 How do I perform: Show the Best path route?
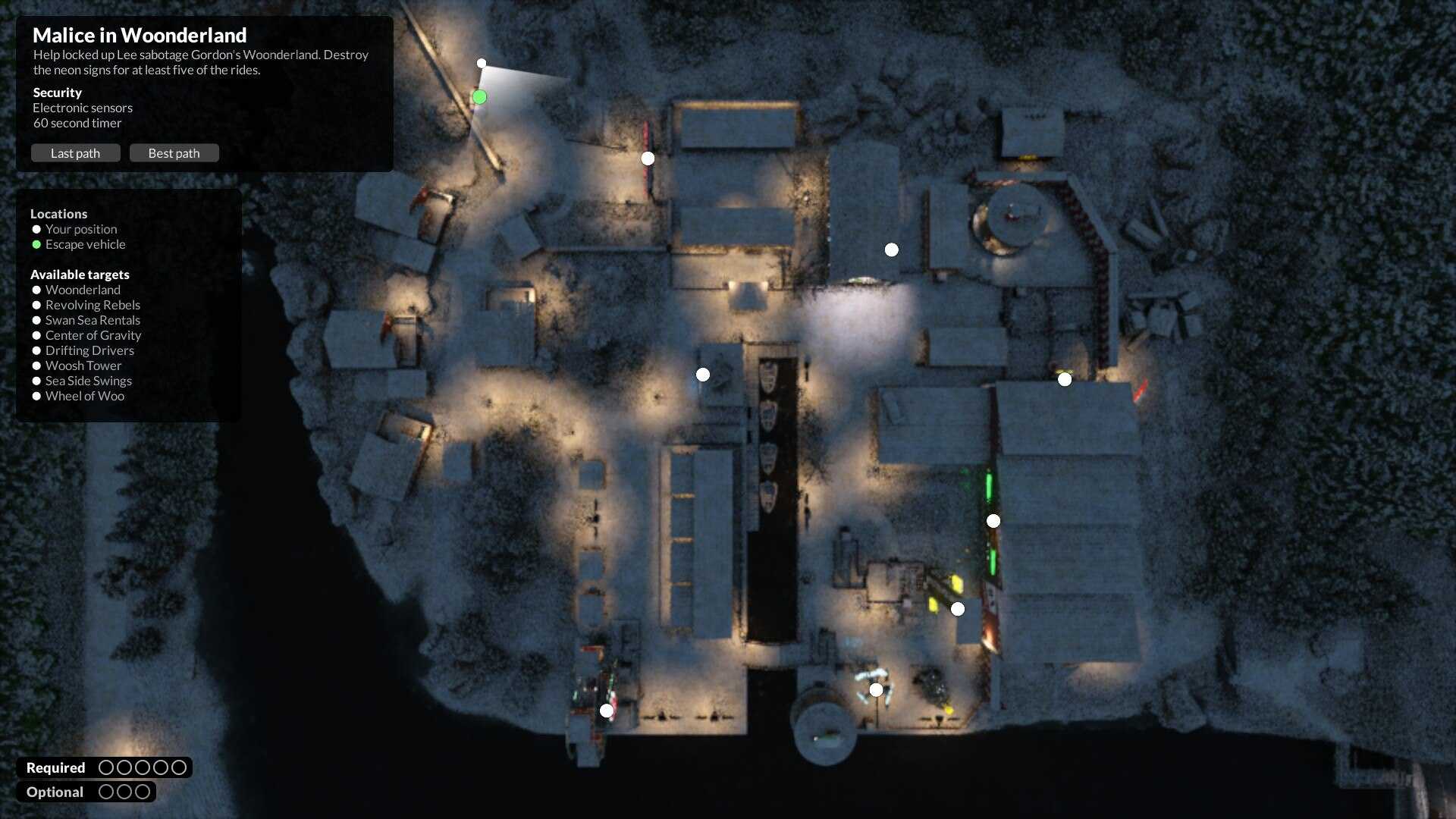[174, 153]
